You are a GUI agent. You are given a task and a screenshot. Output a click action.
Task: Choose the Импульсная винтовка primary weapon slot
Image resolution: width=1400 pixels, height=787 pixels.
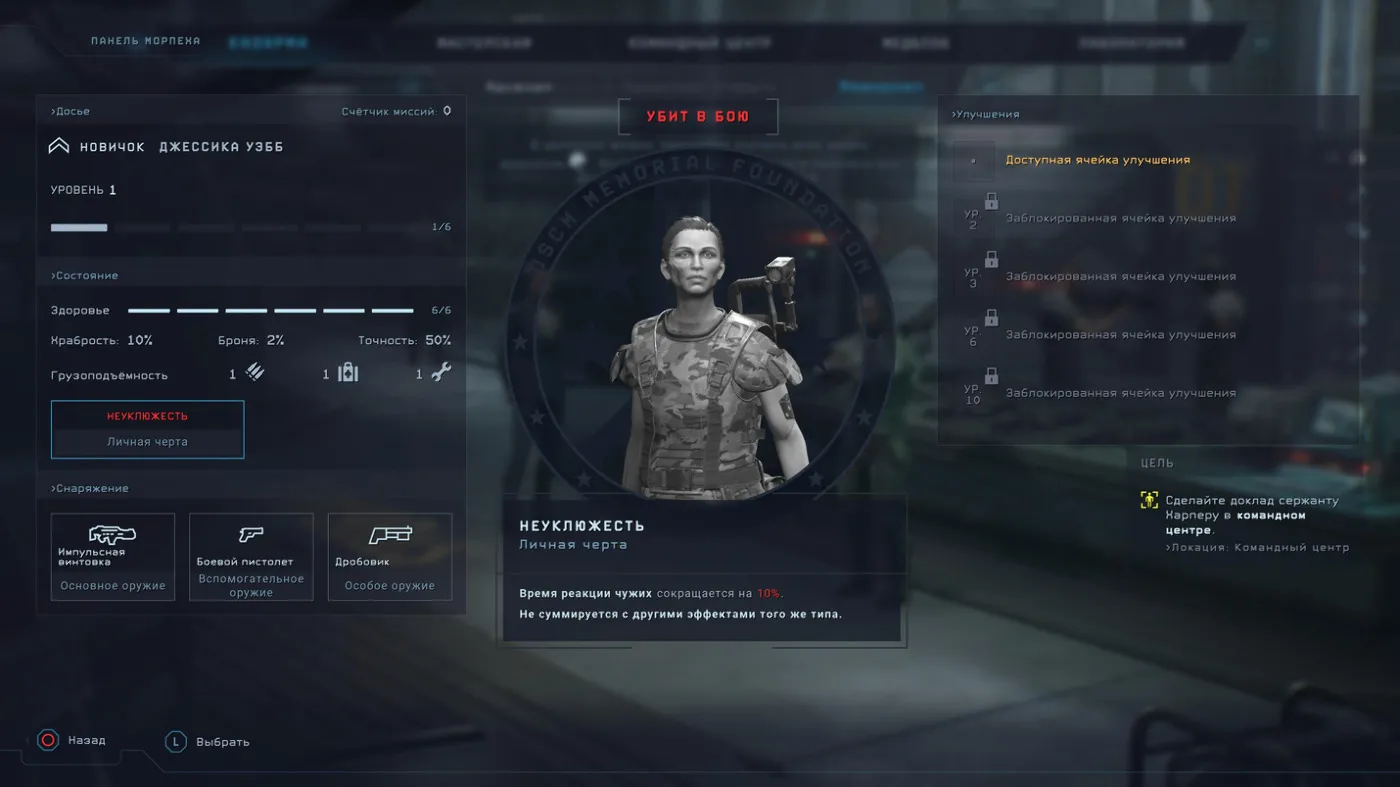coord(113,557)
